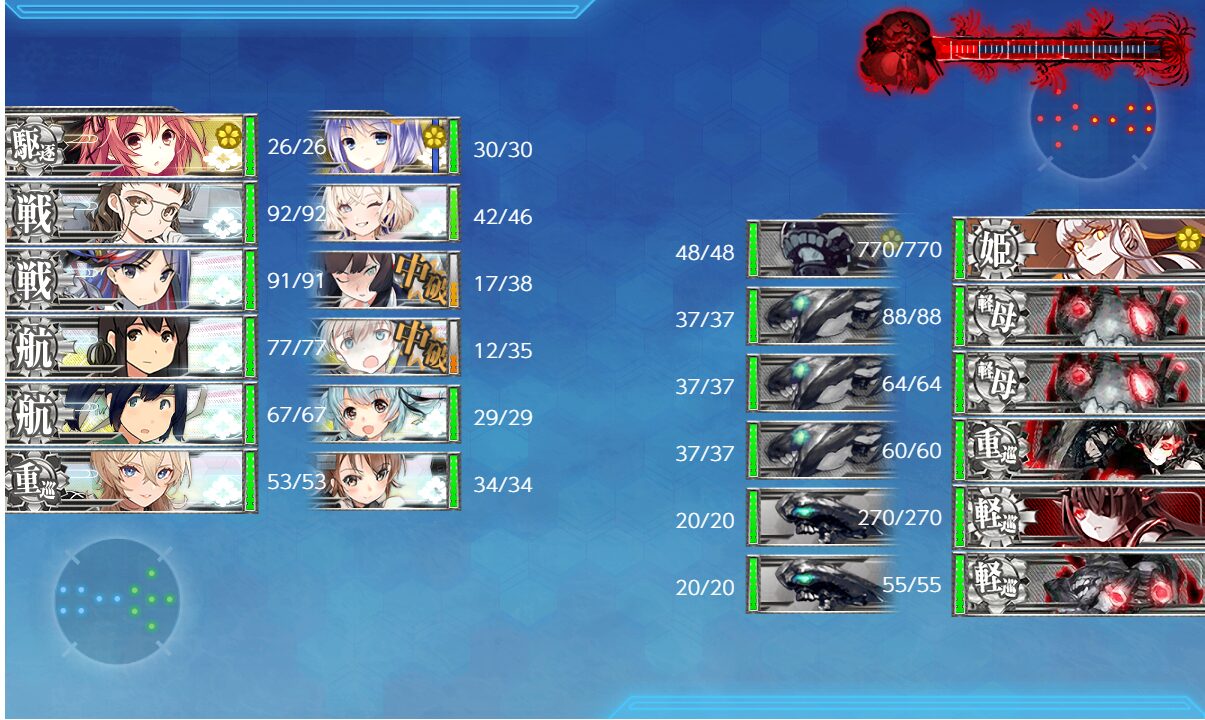Select the pink-haired destroyer banner with 26/26 HP
Image resolution: width=1205 pixels, height=720 pixels.
(130, 146)
